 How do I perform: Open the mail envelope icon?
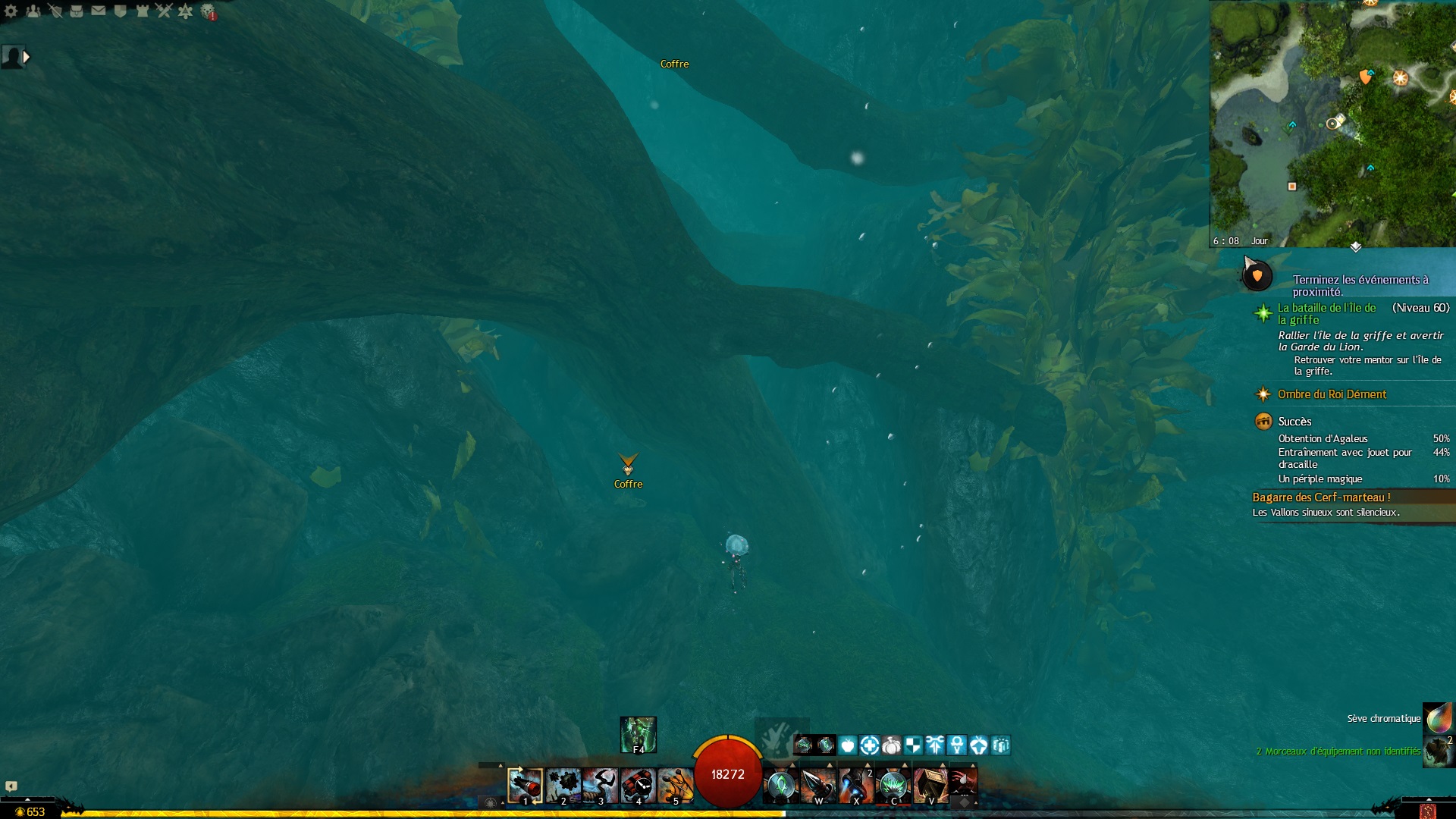(99, 11)
